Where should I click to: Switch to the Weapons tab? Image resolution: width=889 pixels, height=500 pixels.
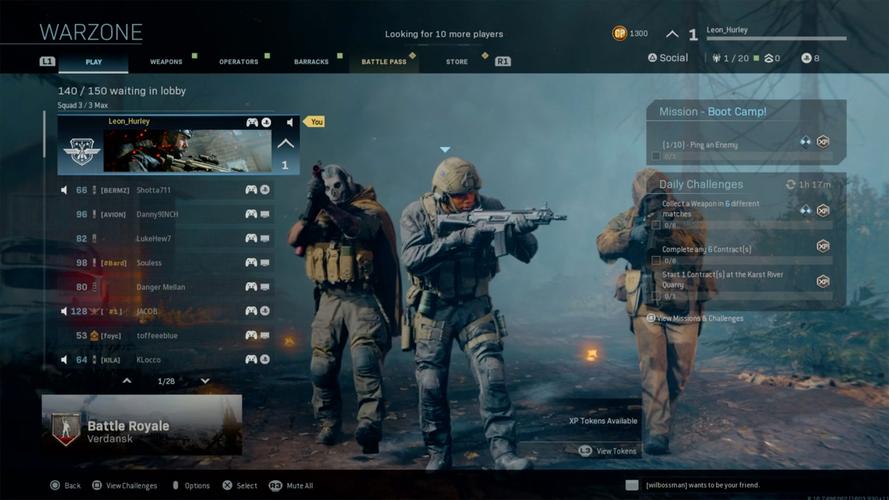click(166, 62)
